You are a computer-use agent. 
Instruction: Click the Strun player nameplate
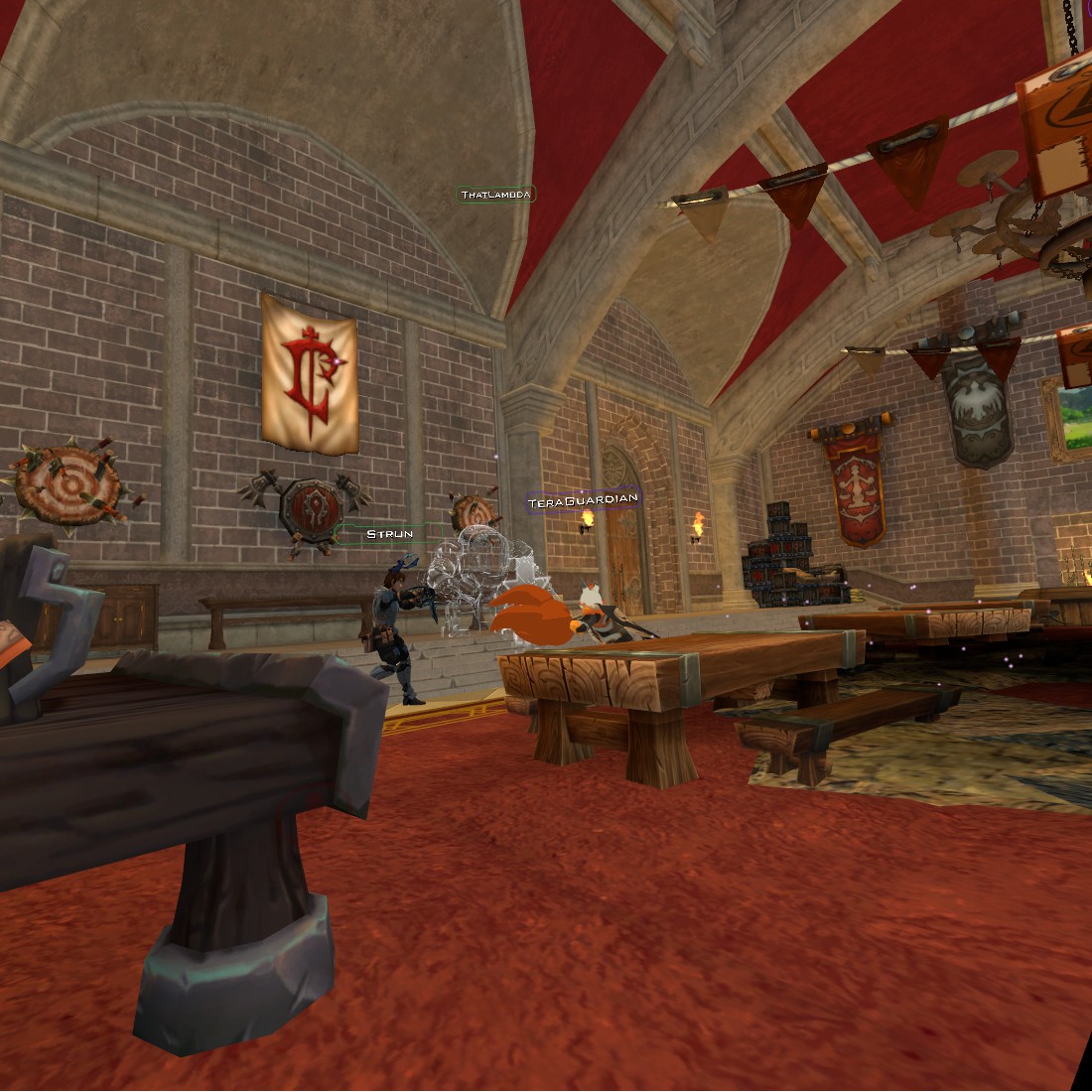pos(389,534)
